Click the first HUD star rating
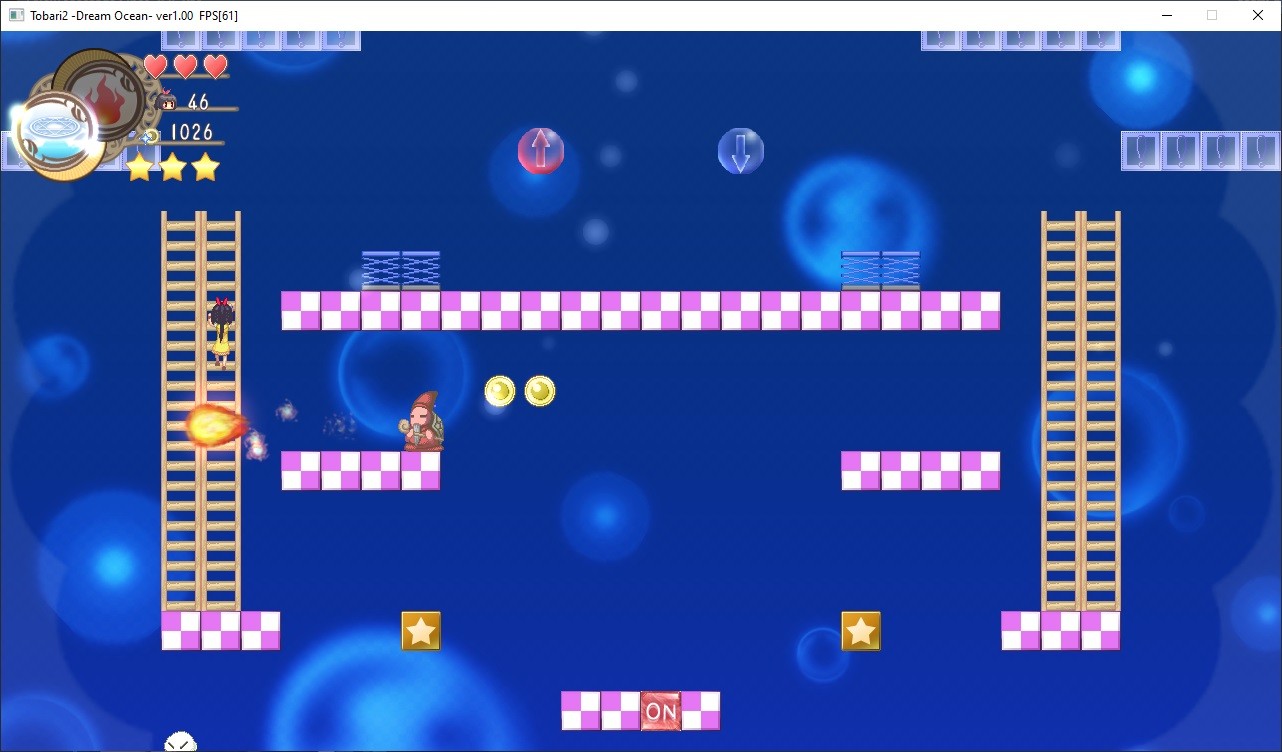The width and height of the screenshot is (1282, 752). pyautogui.click(x=140, y=168)
